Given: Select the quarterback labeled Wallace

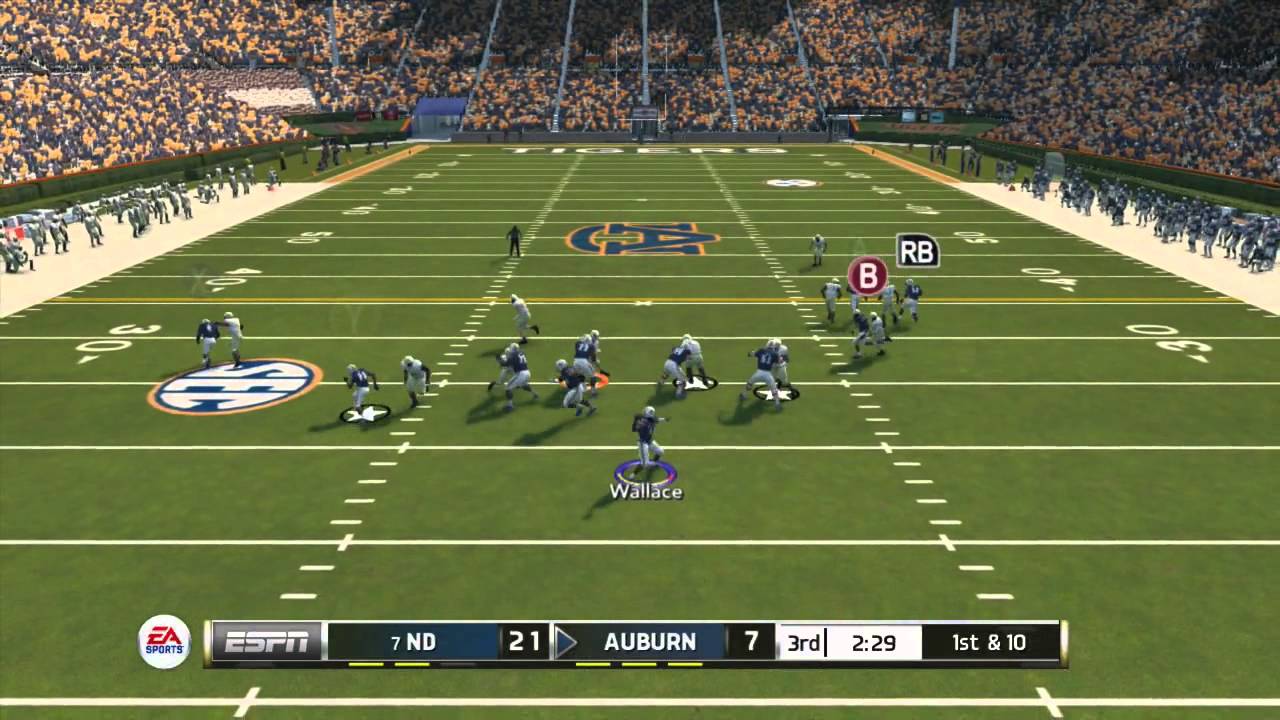Looking at the screenshot, I should tap(647, 440).
